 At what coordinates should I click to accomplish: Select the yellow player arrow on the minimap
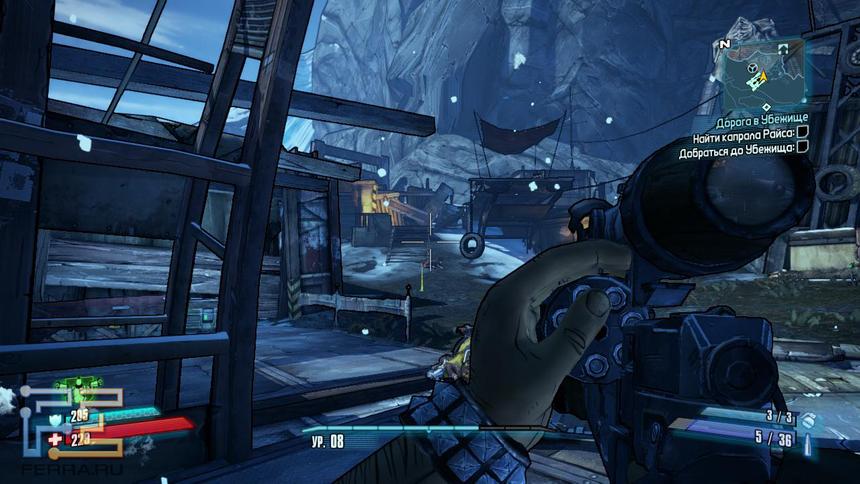point(762,75)
